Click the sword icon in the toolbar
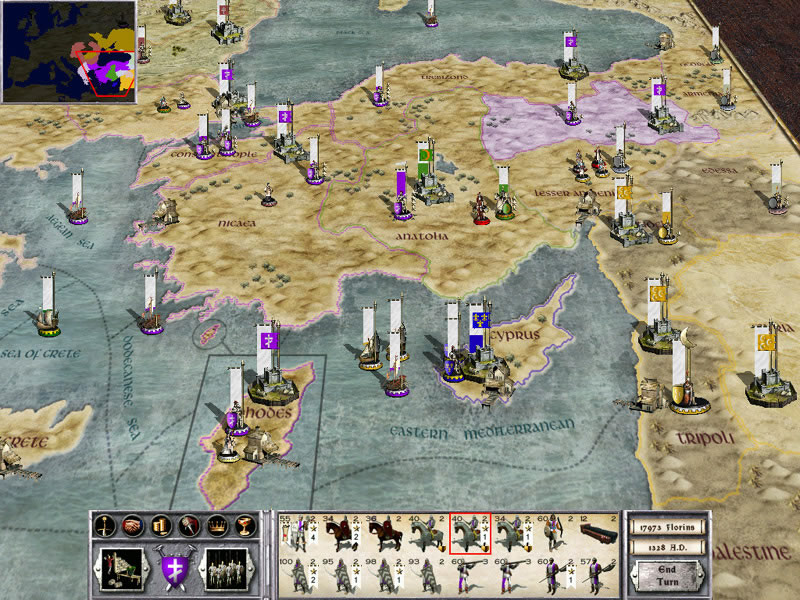 pyautogui.click(x=103, y=525)
